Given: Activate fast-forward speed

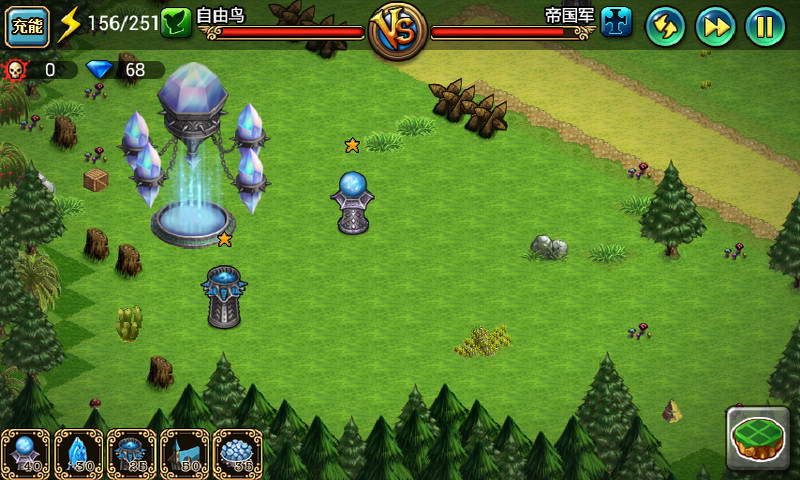Looking at the screenshot, I should click(715, 26).
